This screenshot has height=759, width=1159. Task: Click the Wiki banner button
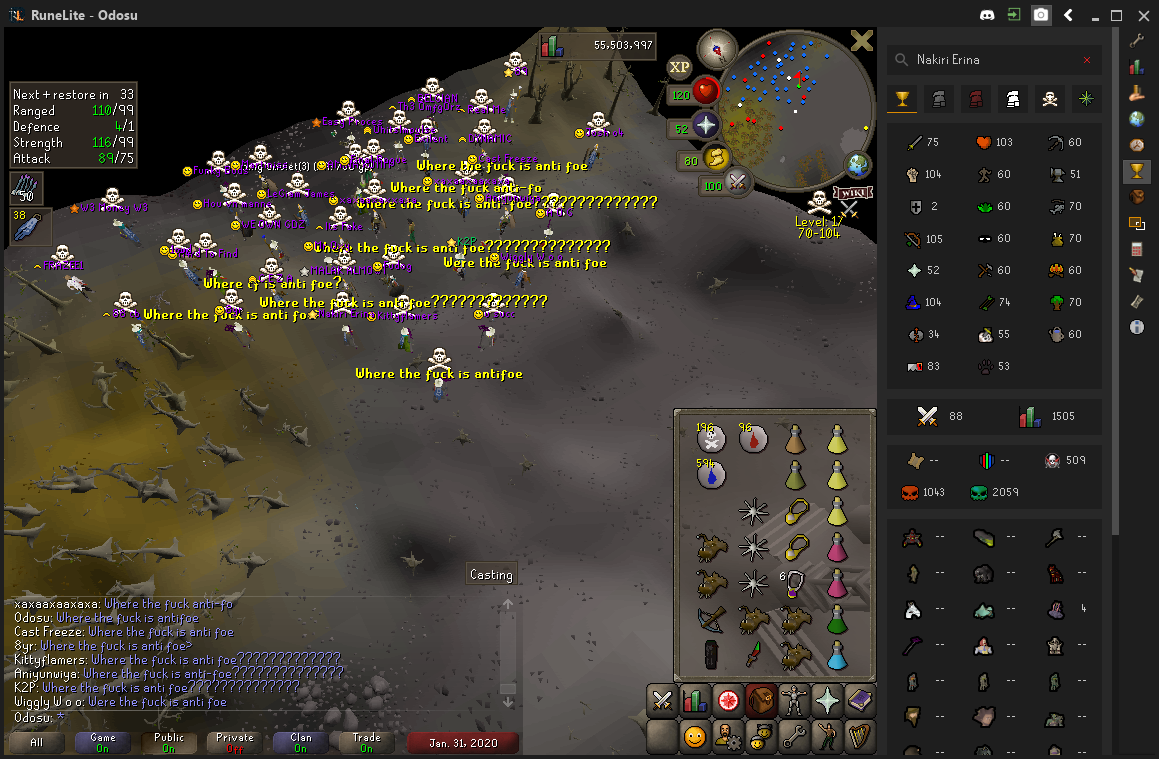pos(852,192)
